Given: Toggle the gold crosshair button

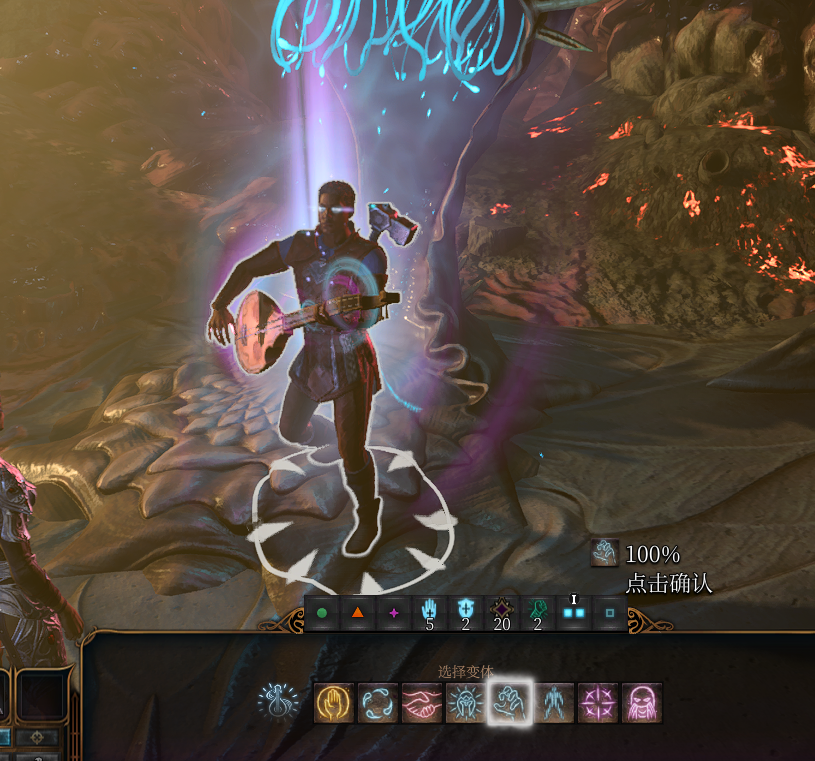Looking at the screenshot, I should pyautogui.click(x=38, y=738).
